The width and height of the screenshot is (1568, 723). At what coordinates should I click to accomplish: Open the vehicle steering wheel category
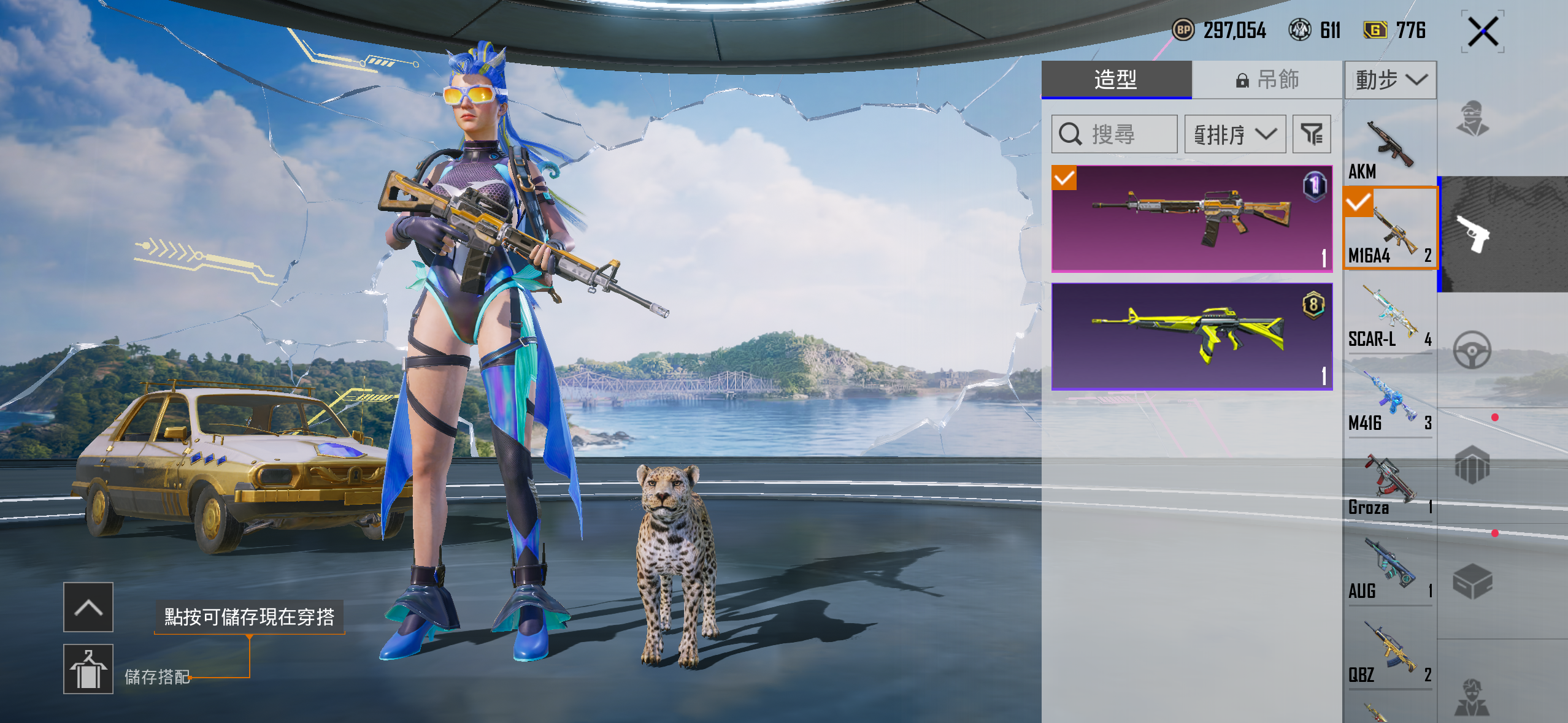(1472, 350)
